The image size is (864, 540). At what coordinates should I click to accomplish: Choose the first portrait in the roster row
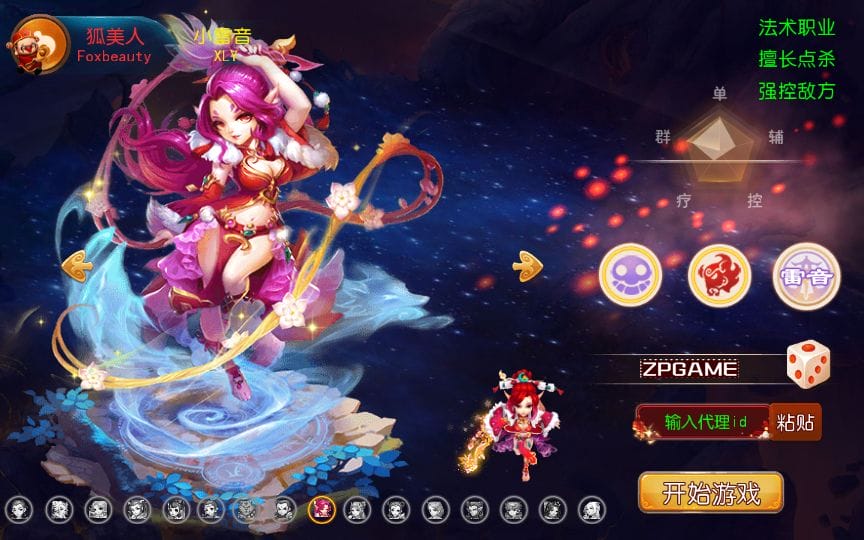coord(19,509)
